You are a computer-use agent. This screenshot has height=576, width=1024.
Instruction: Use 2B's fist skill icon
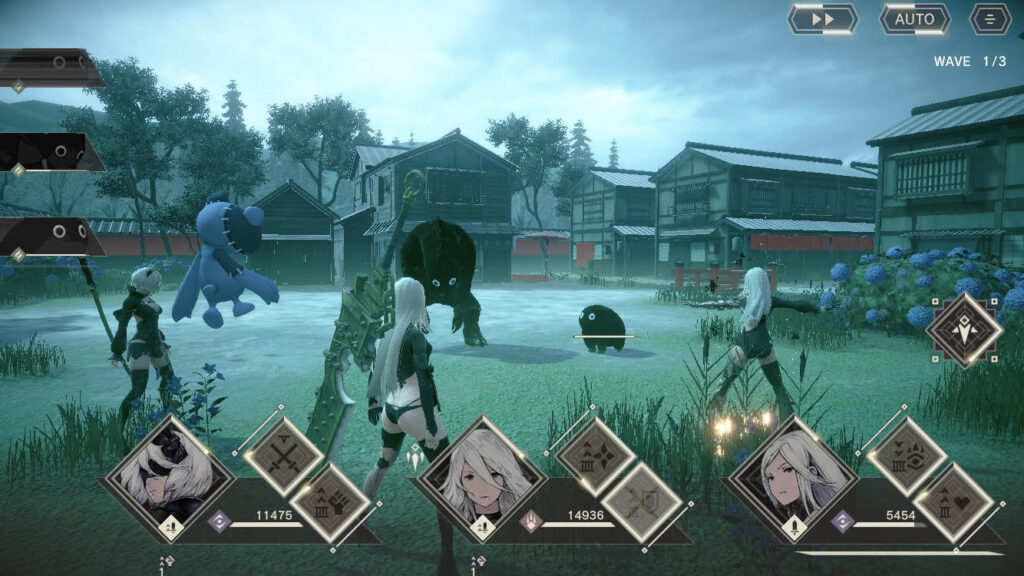pos(330,503)
